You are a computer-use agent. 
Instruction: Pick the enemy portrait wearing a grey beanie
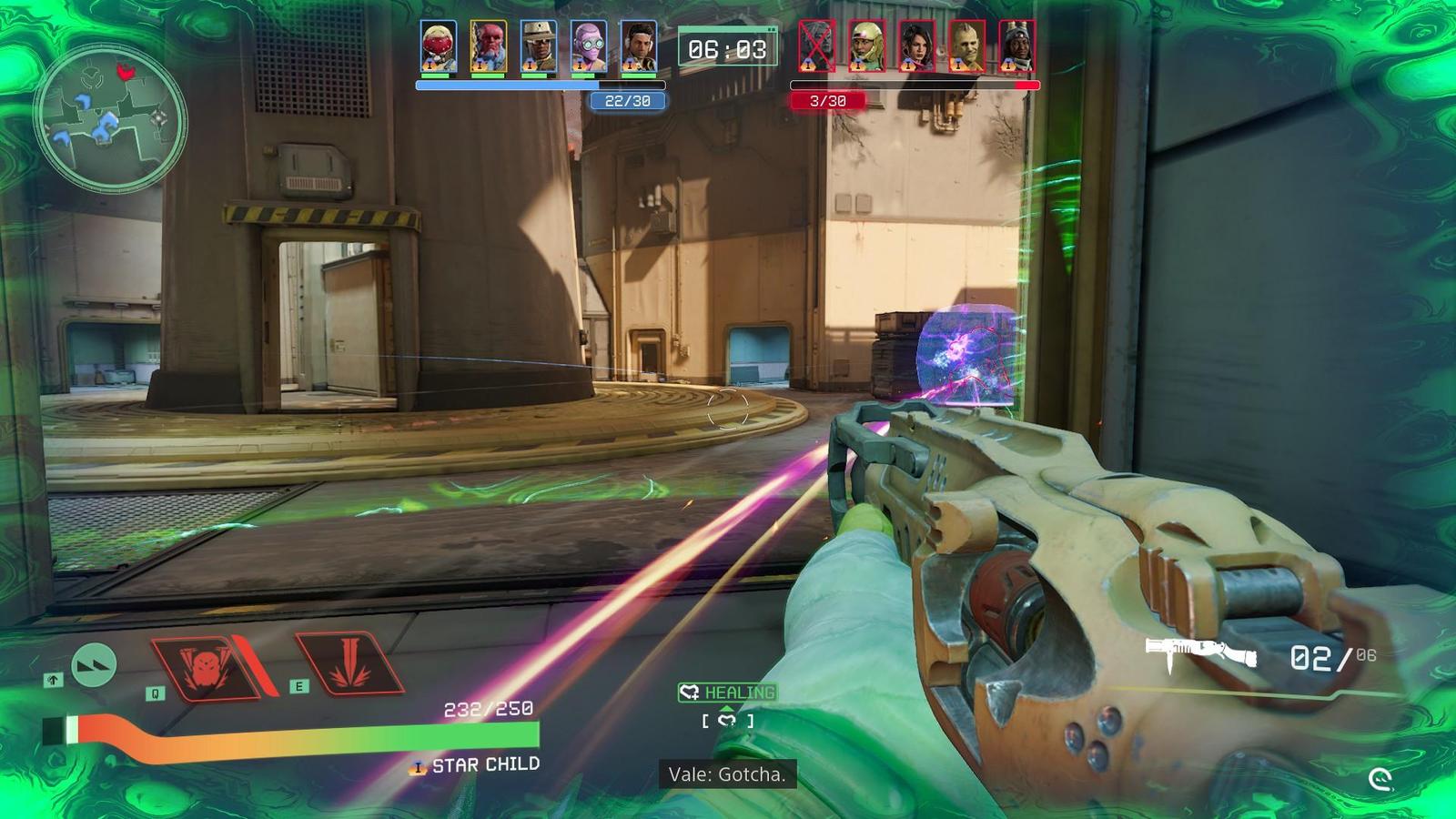click(1016, 46)
